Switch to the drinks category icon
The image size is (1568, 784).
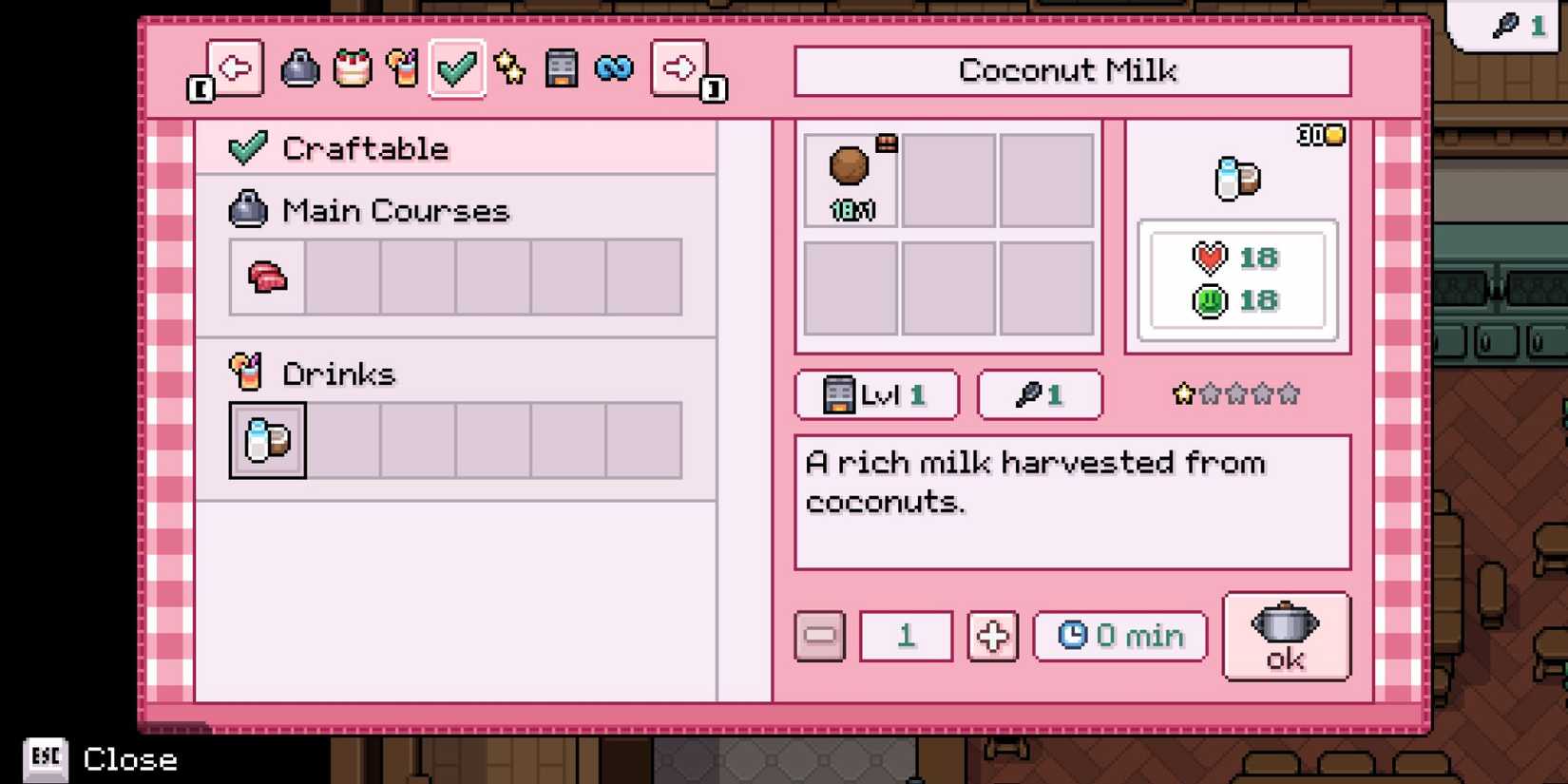pos(404,67)
